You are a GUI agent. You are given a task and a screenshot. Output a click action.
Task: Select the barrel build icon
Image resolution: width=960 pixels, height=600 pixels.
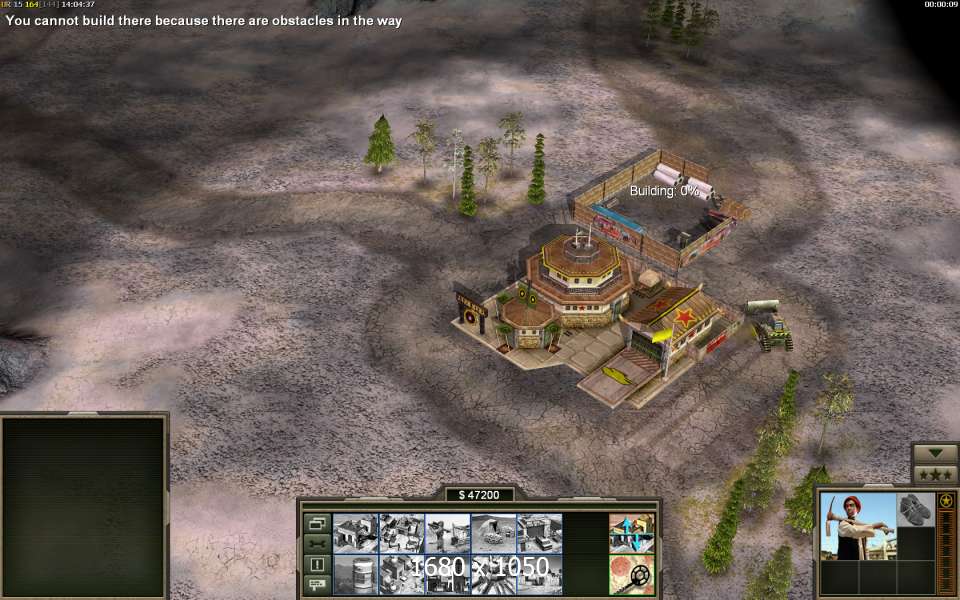(x=355, y=575)
